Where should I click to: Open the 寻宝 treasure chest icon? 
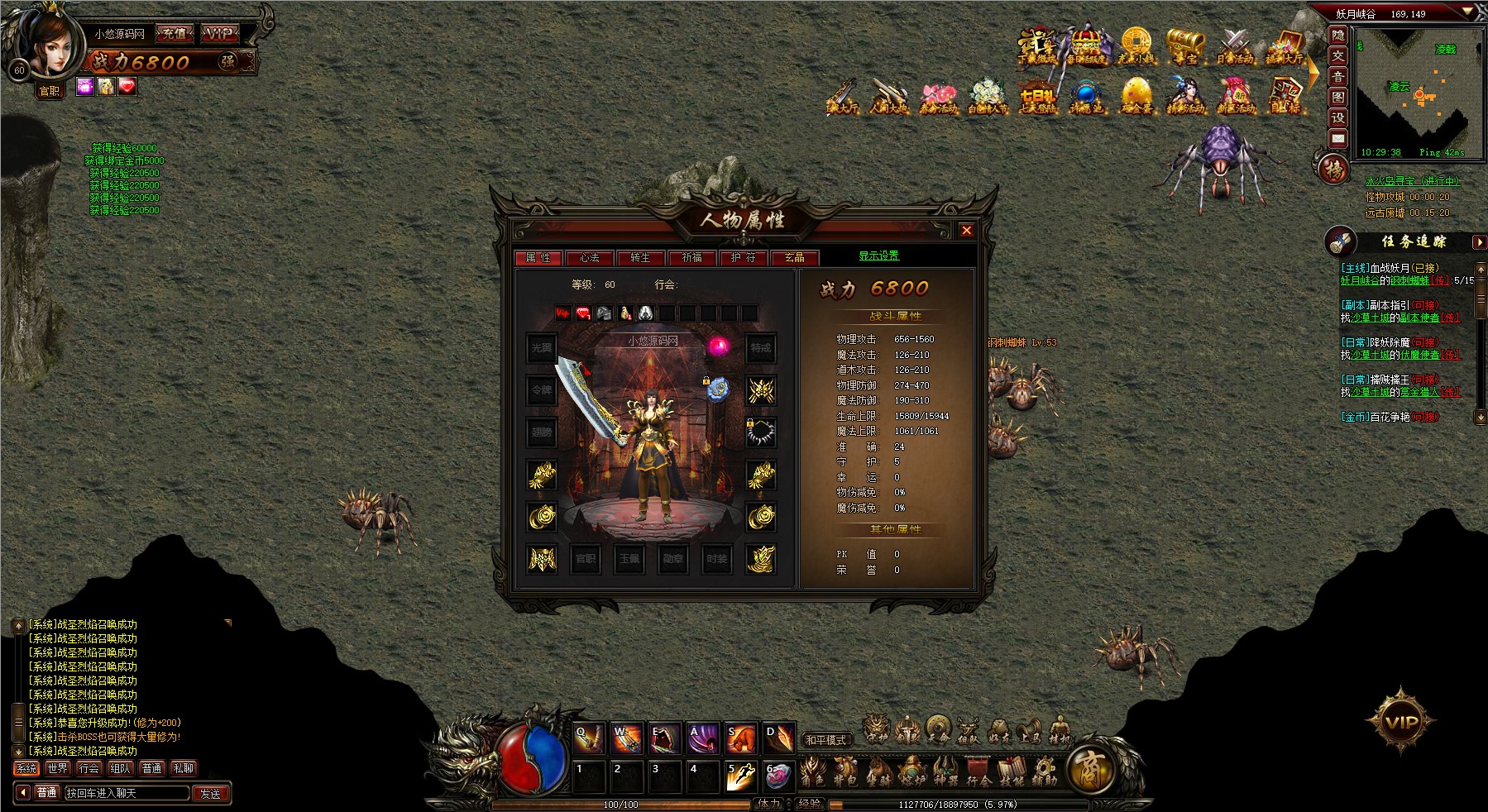[1184, 46]
